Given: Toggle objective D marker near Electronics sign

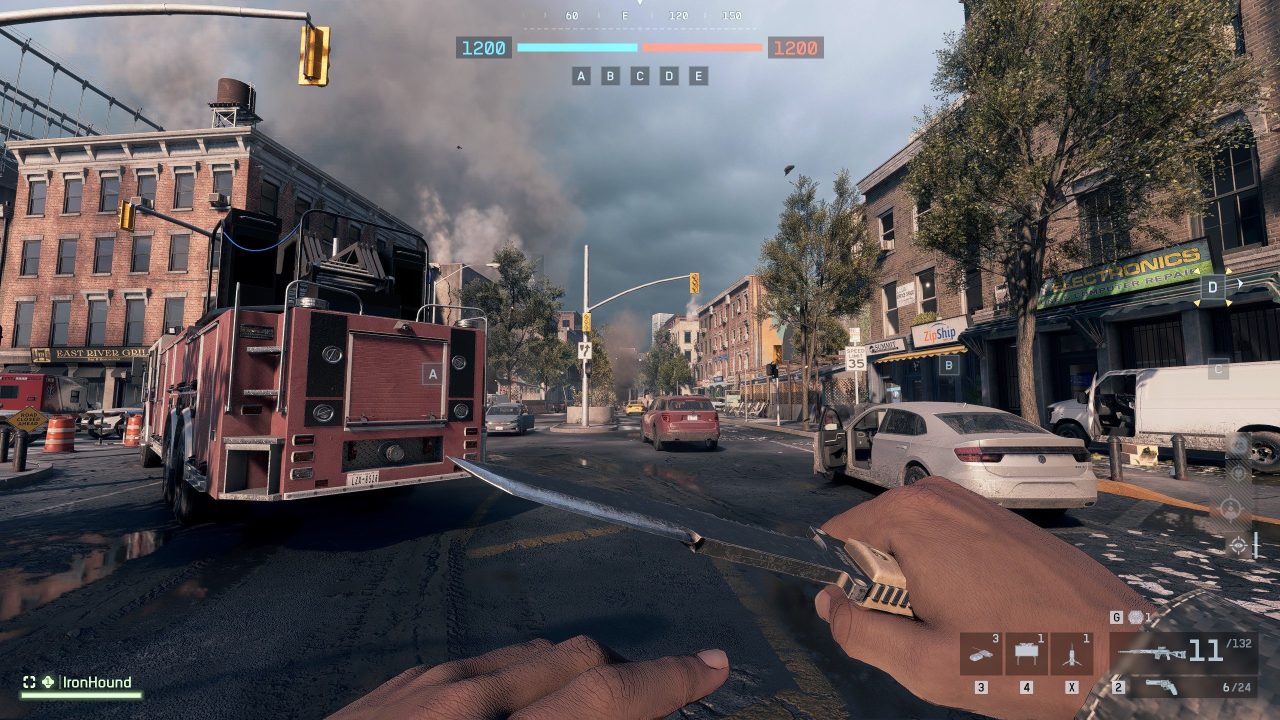Looking at the screenshot, I should (x=1211, y=287).
